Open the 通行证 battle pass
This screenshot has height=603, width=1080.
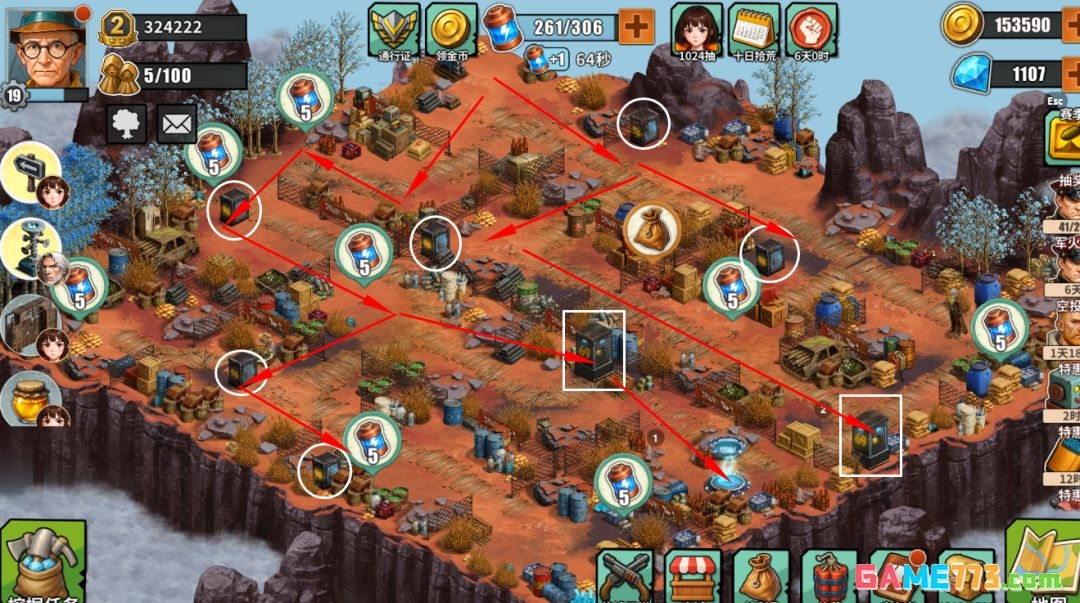(393, 29)
